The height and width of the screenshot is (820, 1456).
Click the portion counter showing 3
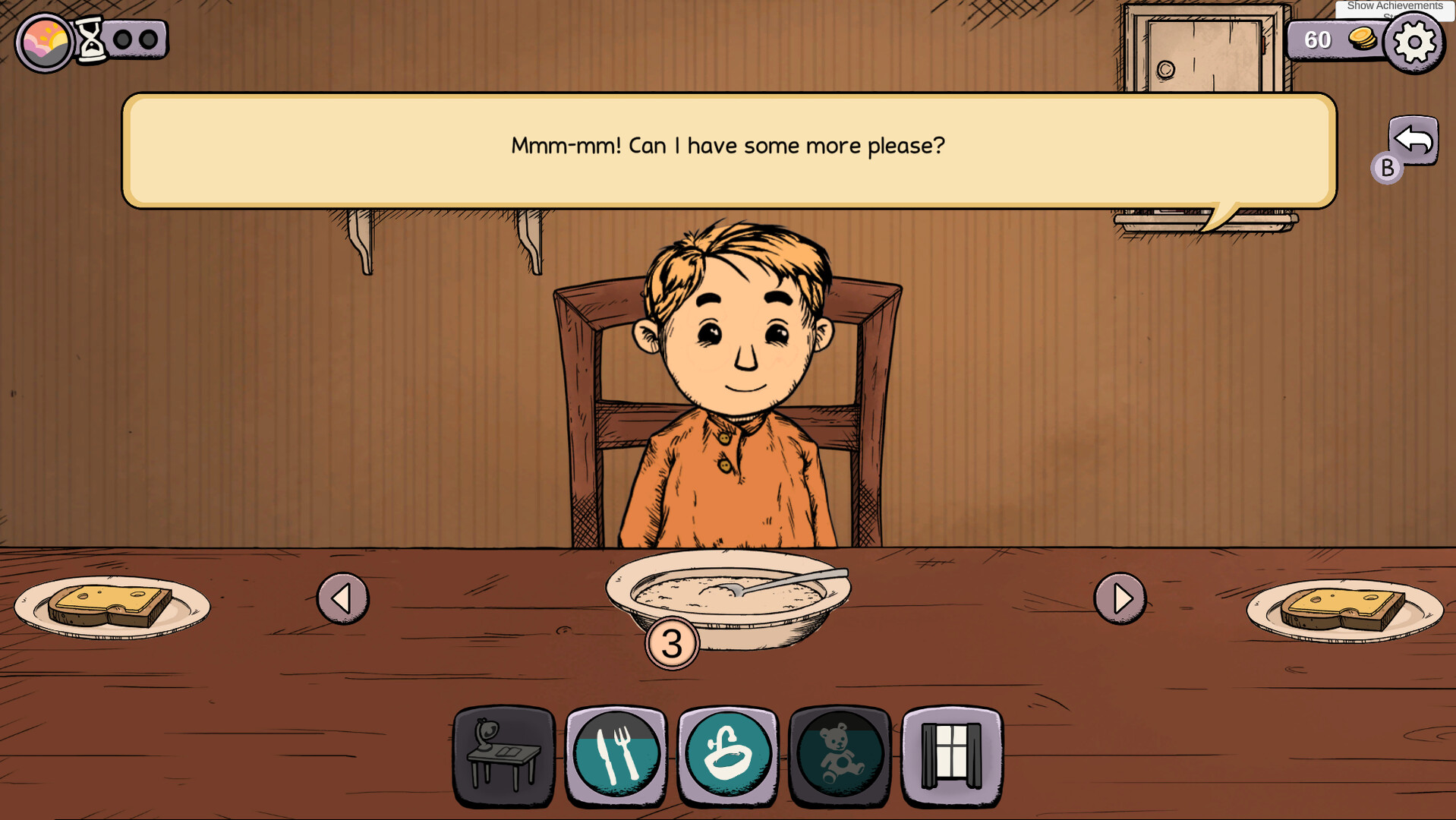(672, 642)
